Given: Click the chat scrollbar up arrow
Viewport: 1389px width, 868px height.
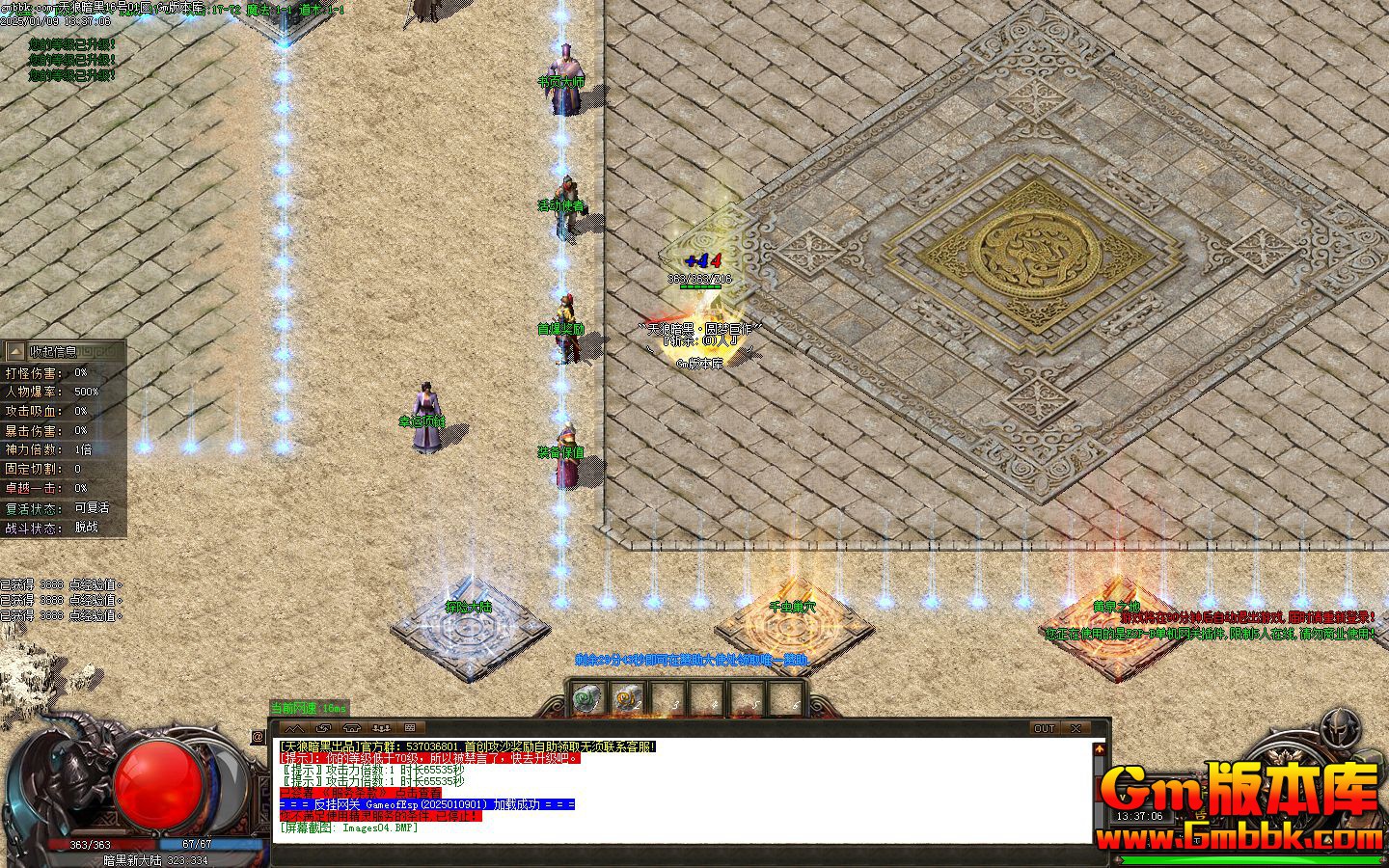Looking at the screenshot, I should point(1099,747).
